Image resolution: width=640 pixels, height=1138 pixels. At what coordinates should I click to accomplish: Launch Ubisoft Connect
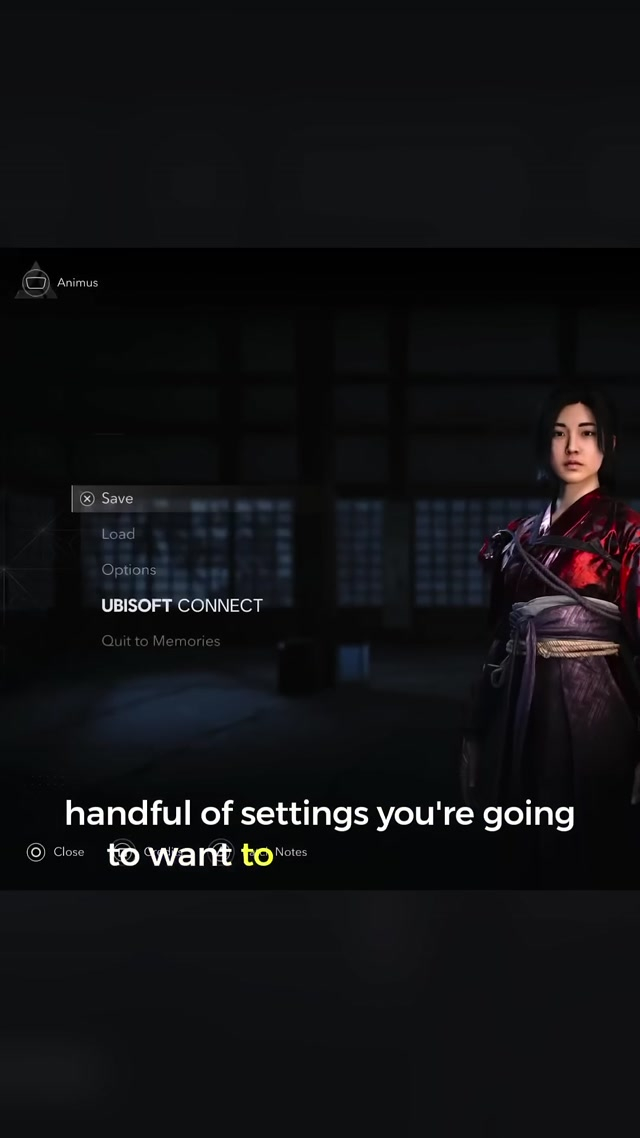182,606
